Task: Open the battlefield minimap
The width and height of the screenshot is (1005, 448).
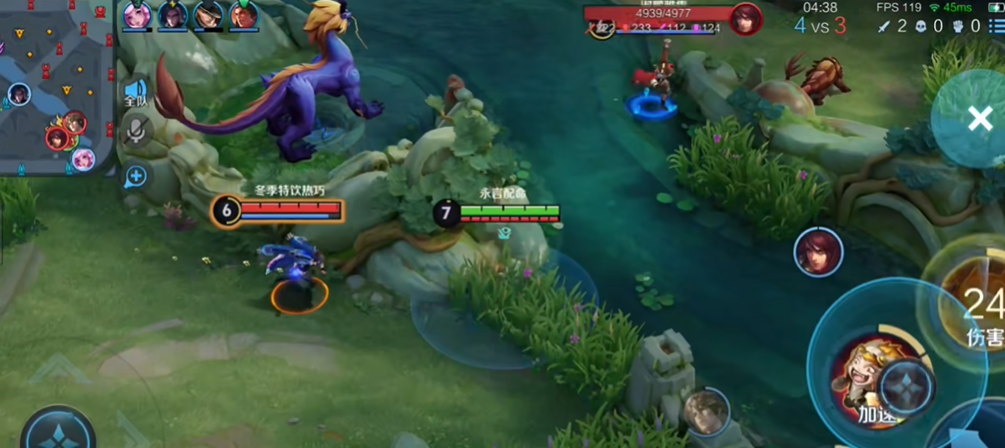Action: tap(55, 85)
